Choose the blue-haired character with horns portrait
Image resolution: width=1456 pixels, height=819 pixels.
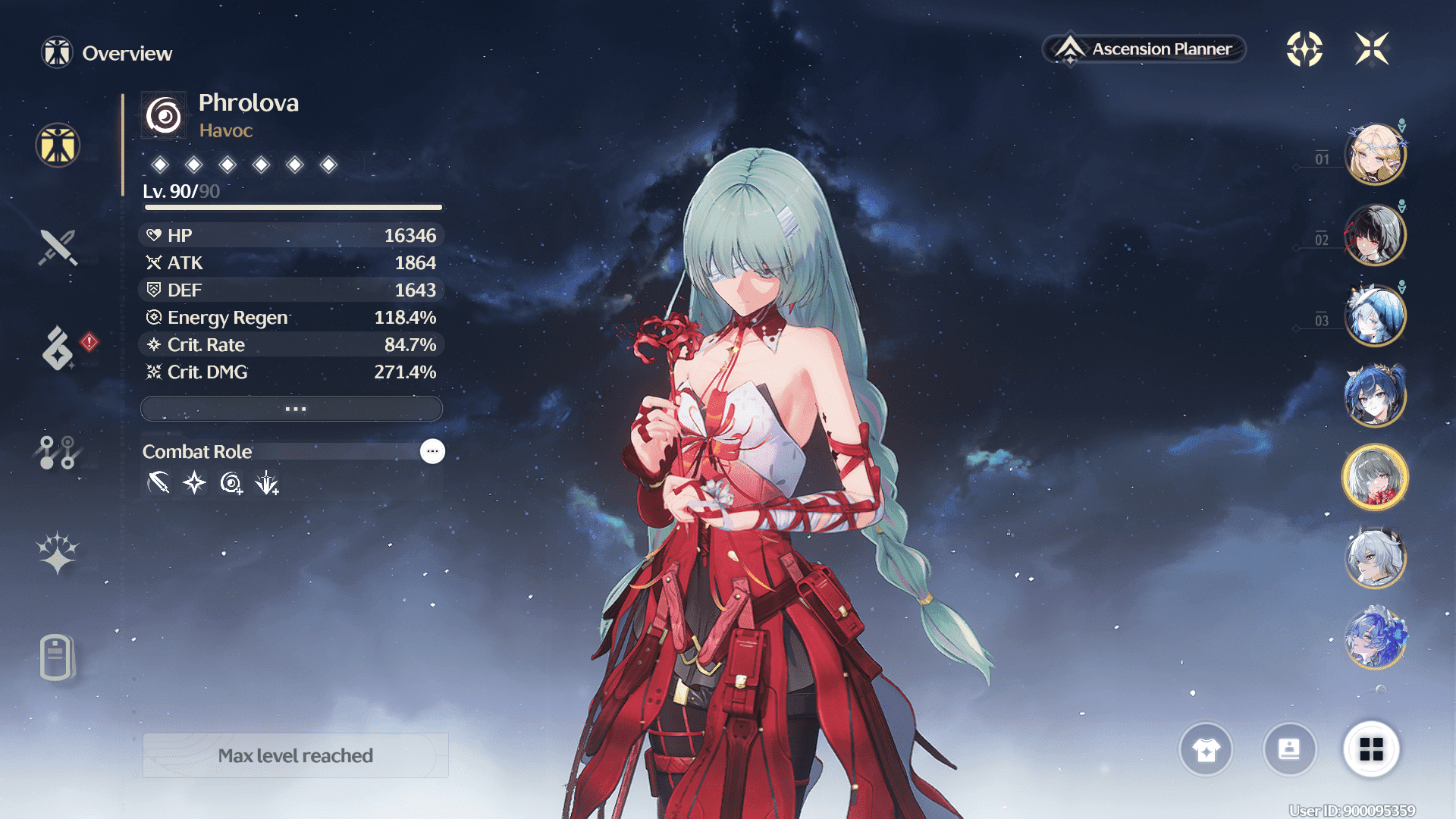[x=1375, y=396]
